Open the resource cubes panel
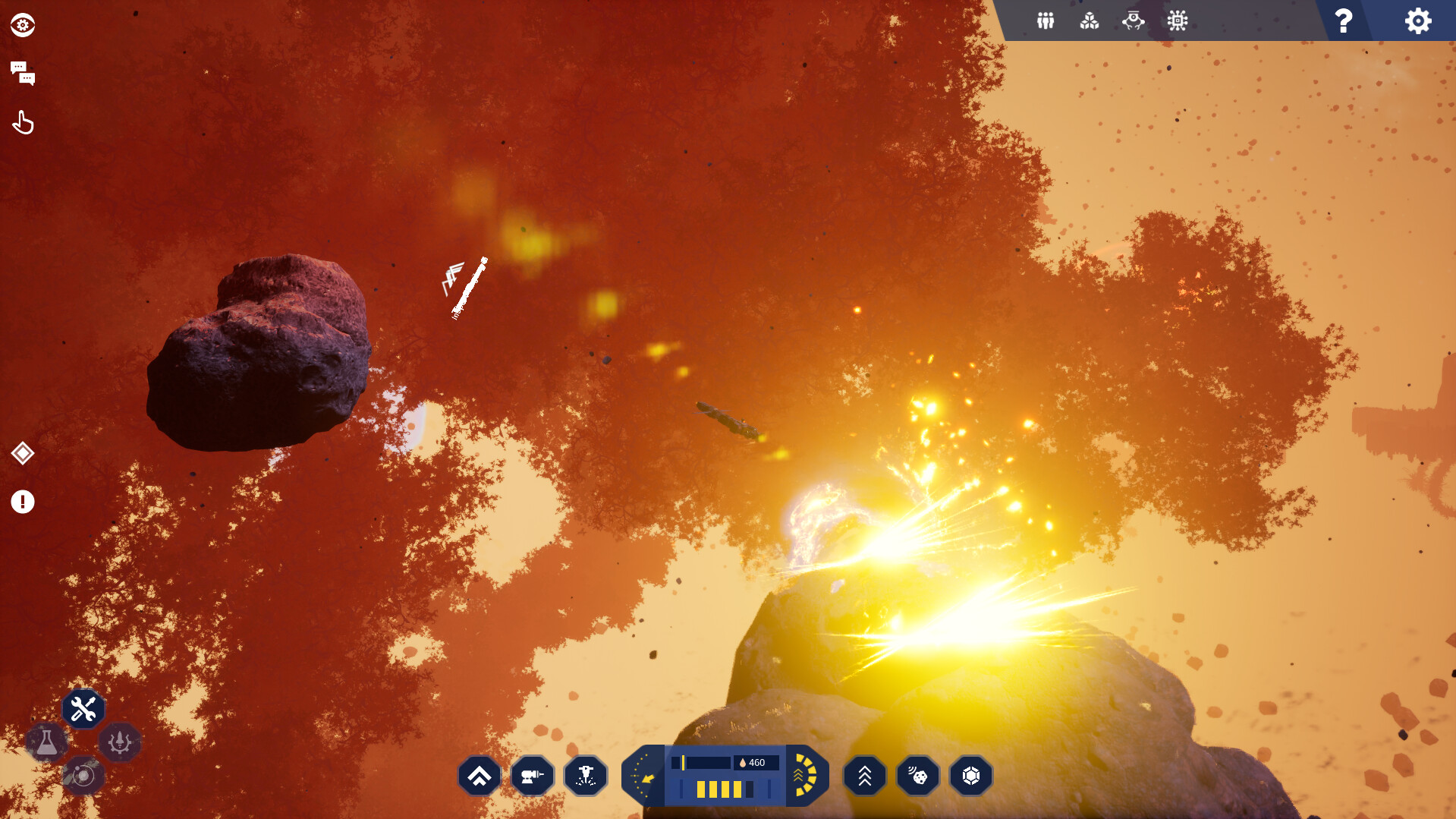The width and height of the screenshot is (1456, 819). point(1090,21)
